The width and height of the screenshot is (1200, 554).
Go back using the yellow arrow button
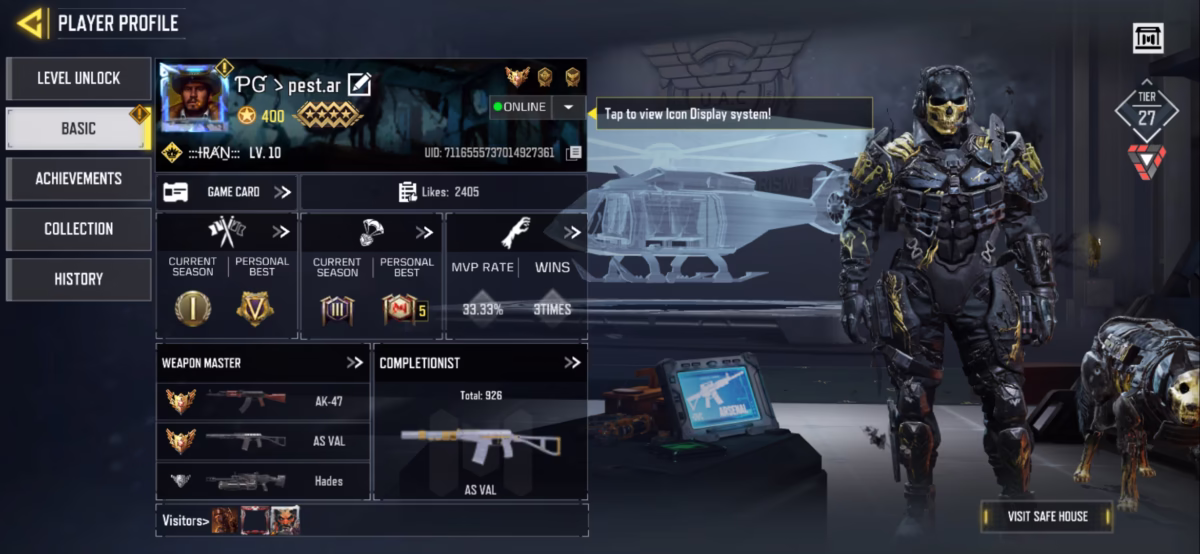click(30, 22)
